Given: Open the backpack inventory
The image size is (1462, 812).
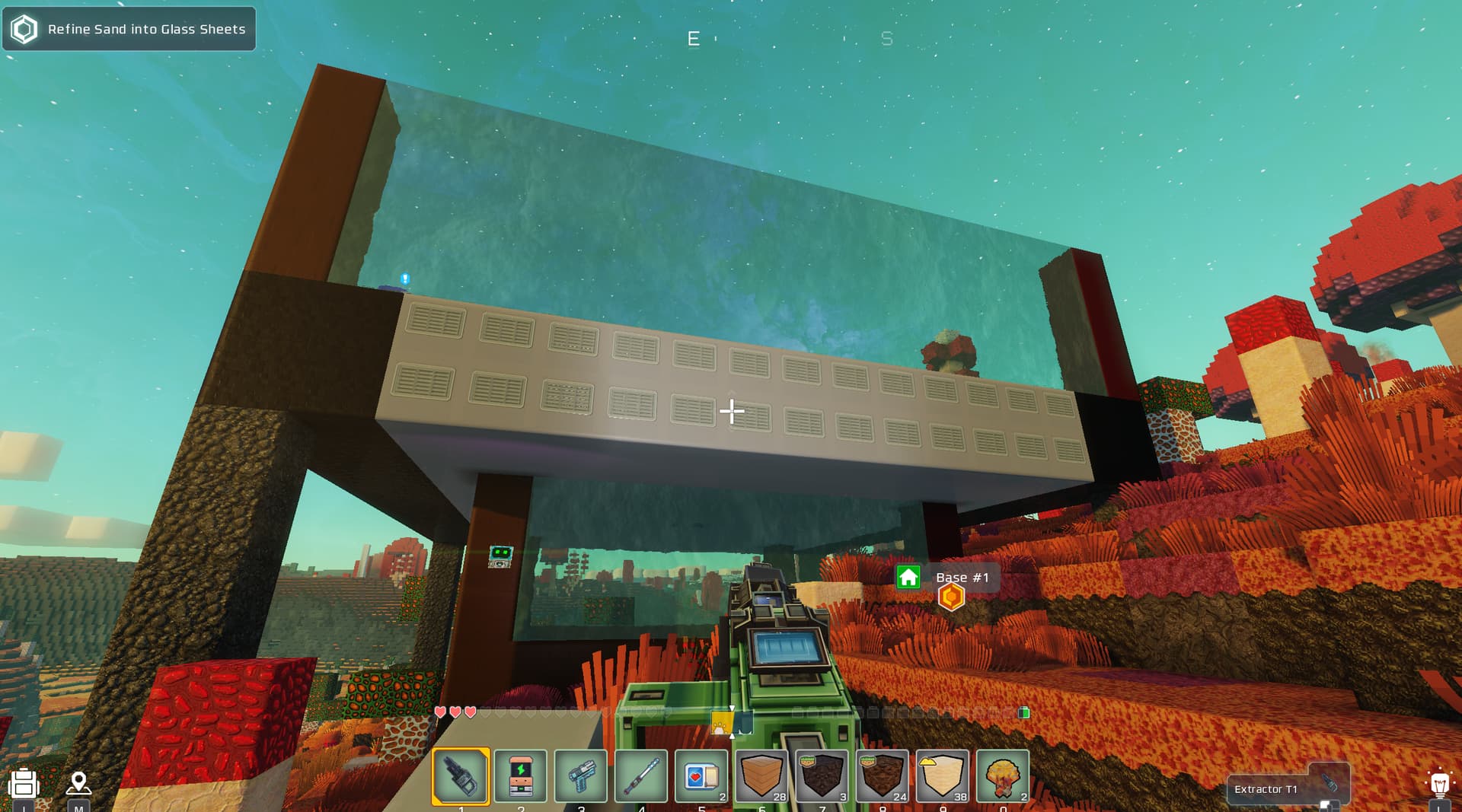Looking at the screenshot, I should coord(24,784).
